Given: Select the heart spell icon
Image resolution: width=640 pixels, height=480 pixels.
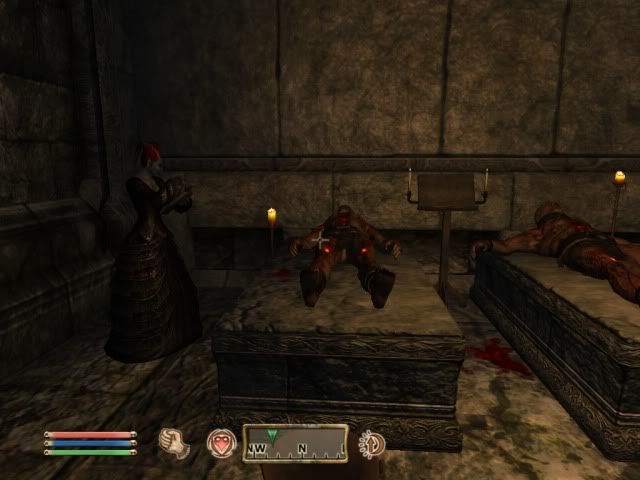Looking at the screenshot, I should 221,443.
